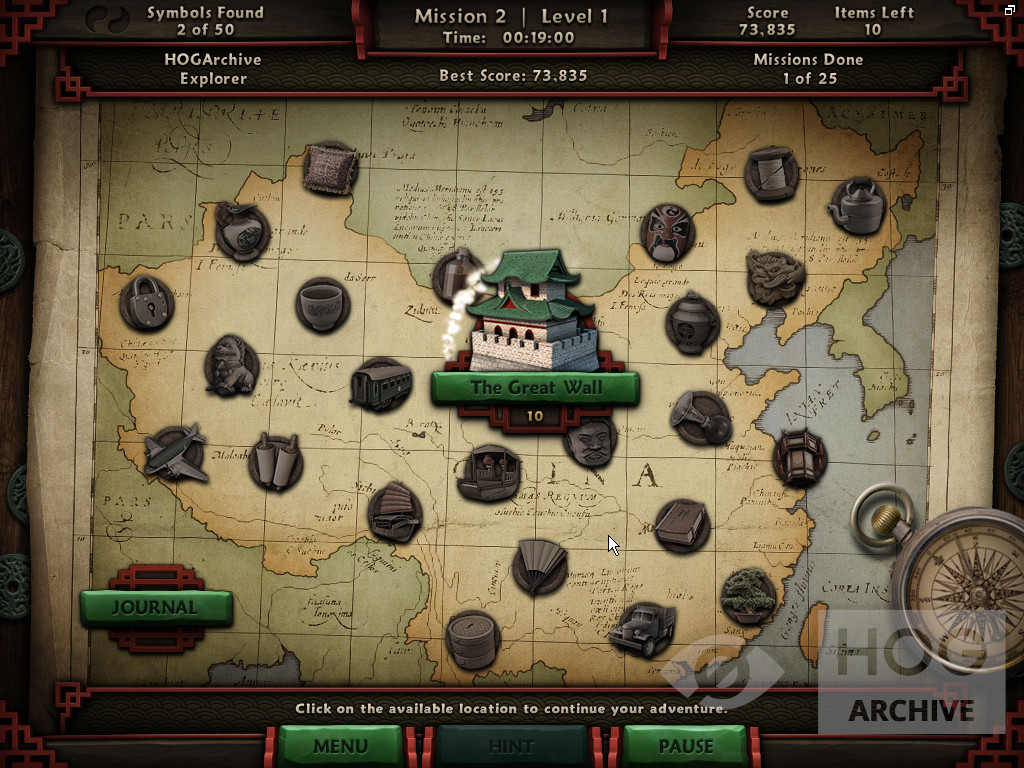Select the airplane map marker

(x=175, y=453)
